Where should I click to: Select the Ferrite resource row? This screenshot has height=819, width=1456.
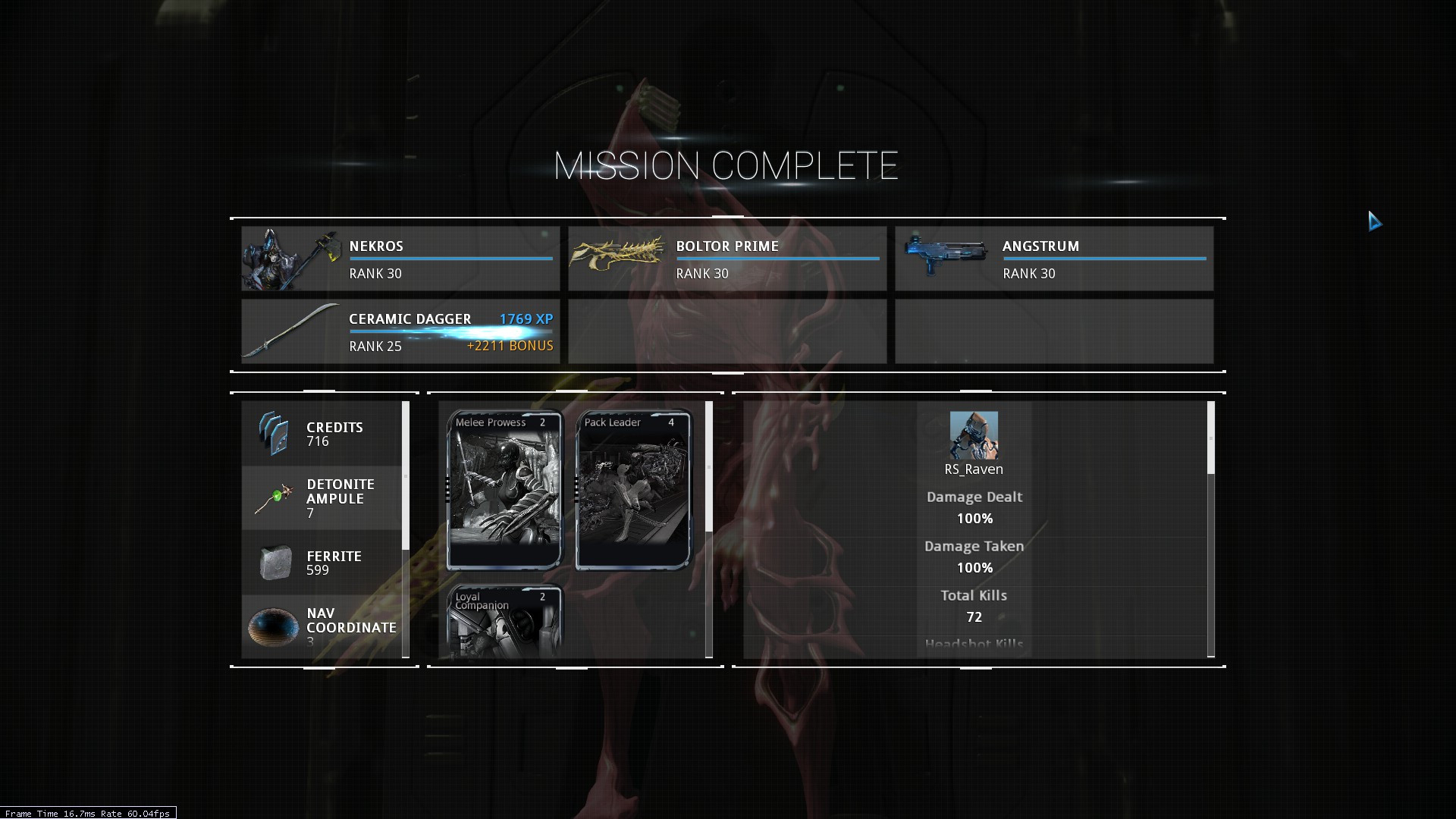pos(322,563)
